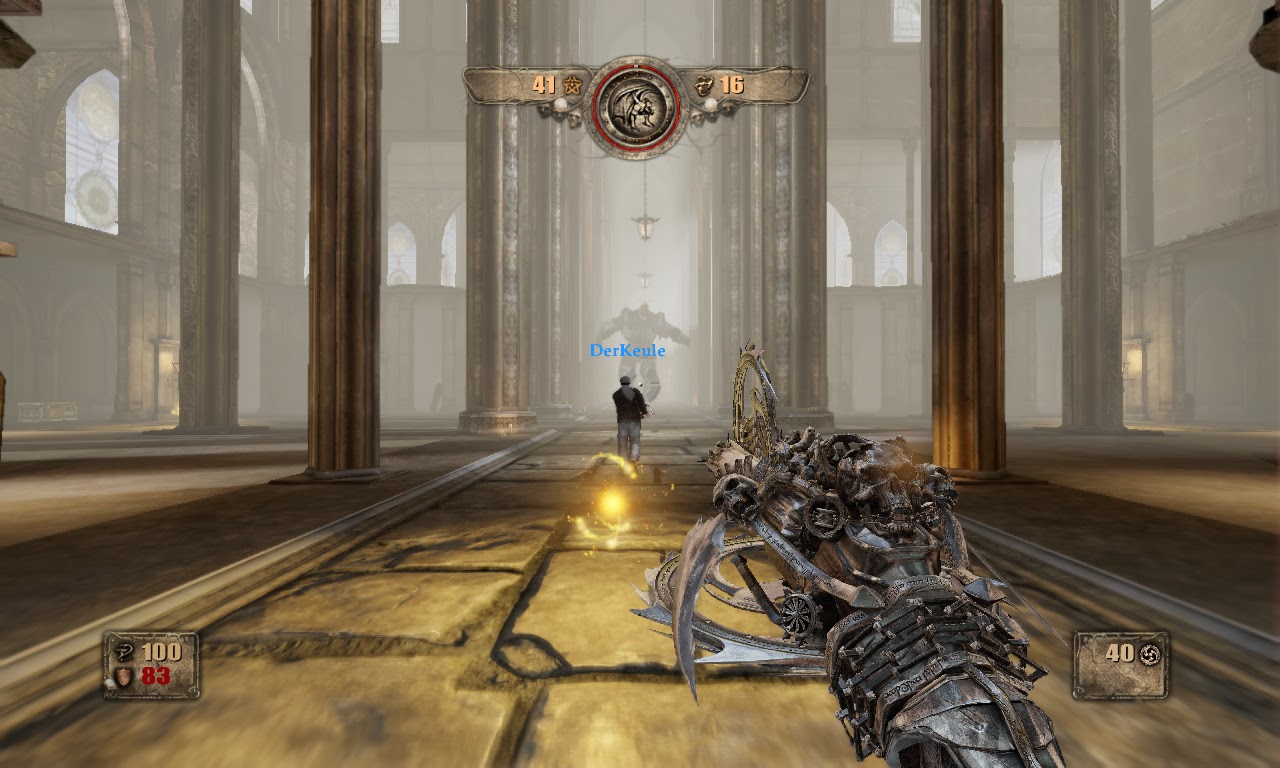
Task: Click the ammo count reading 40
Action: pyautogui.click(x=1119, y=654)
